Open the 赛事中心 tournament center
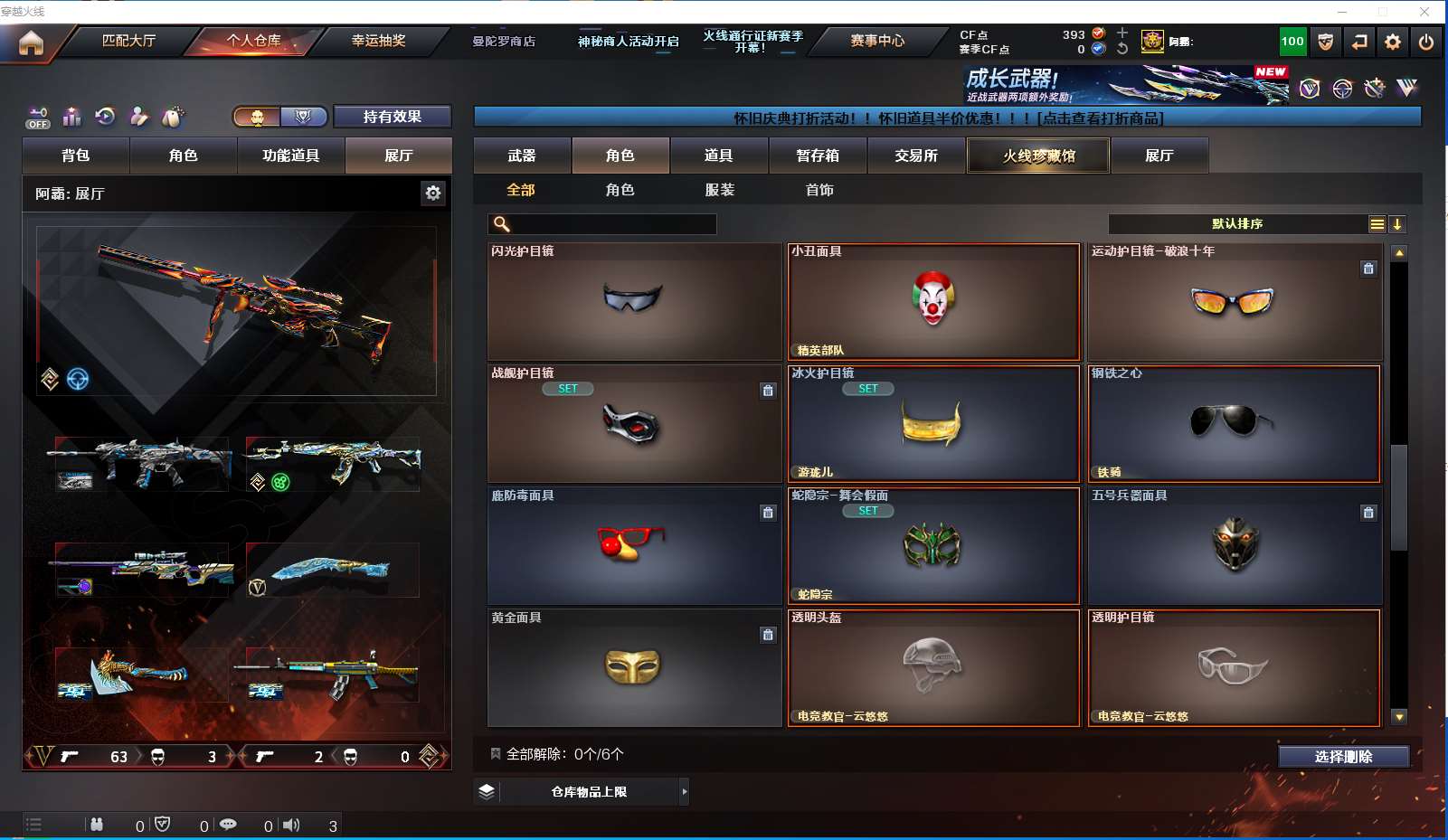The width and height of the screenshot is (1448, 840). pyautogui.click(x=876, y=41)
